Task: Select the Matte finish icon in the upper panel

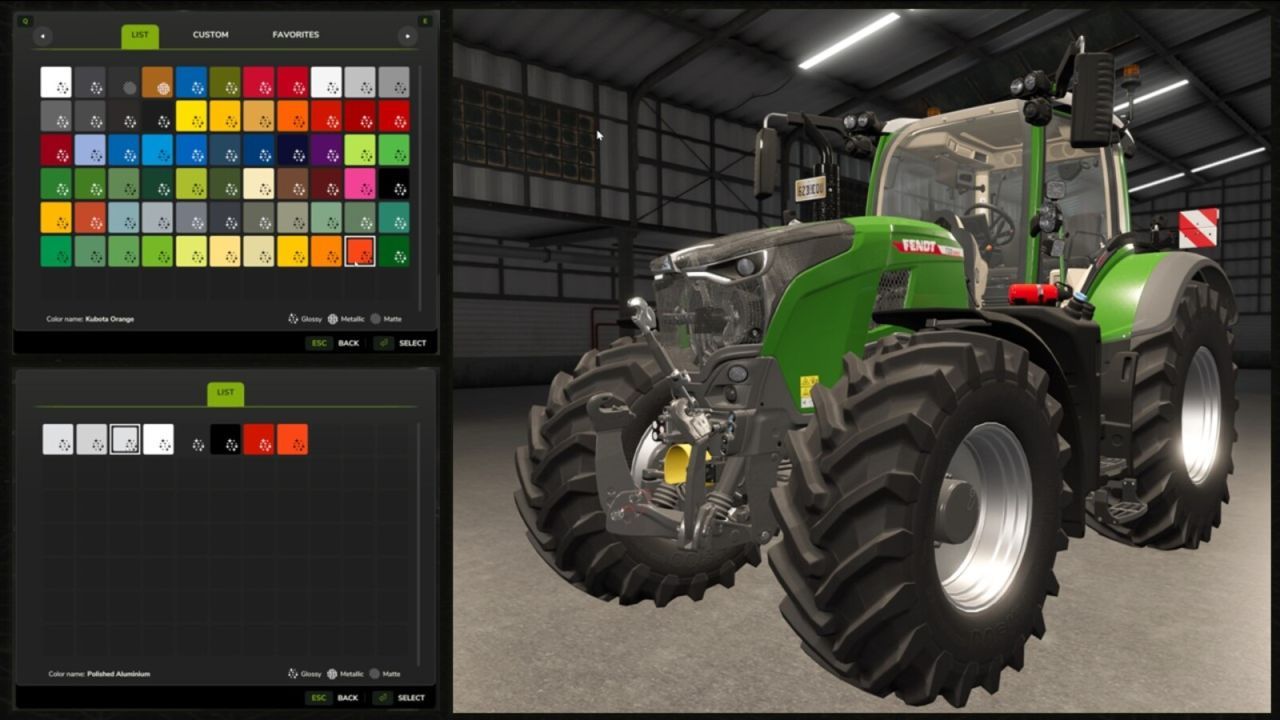Action: click(375, 319)
